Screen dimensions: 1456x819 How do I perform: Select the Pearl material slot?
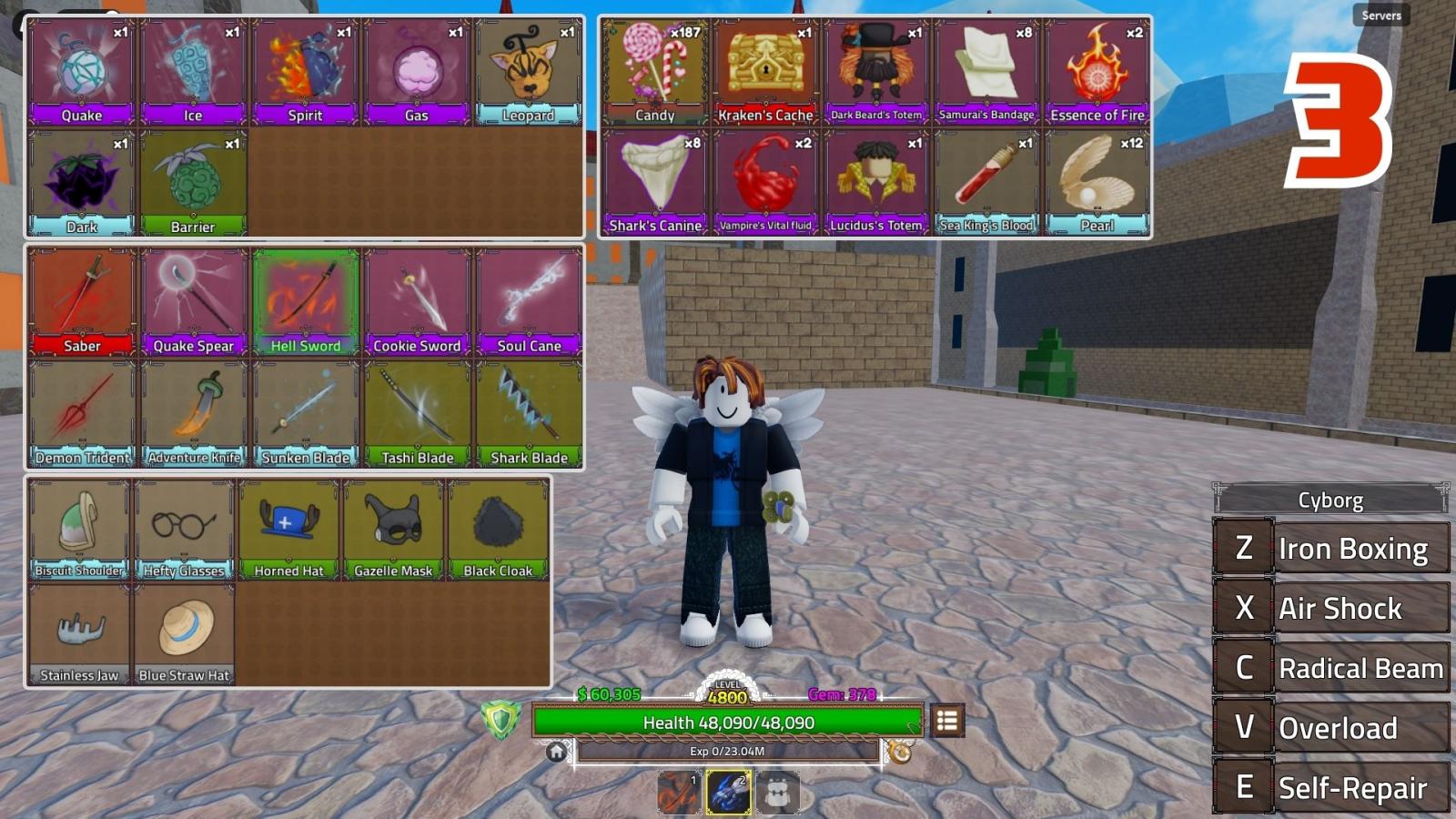tap(1097, 183)
